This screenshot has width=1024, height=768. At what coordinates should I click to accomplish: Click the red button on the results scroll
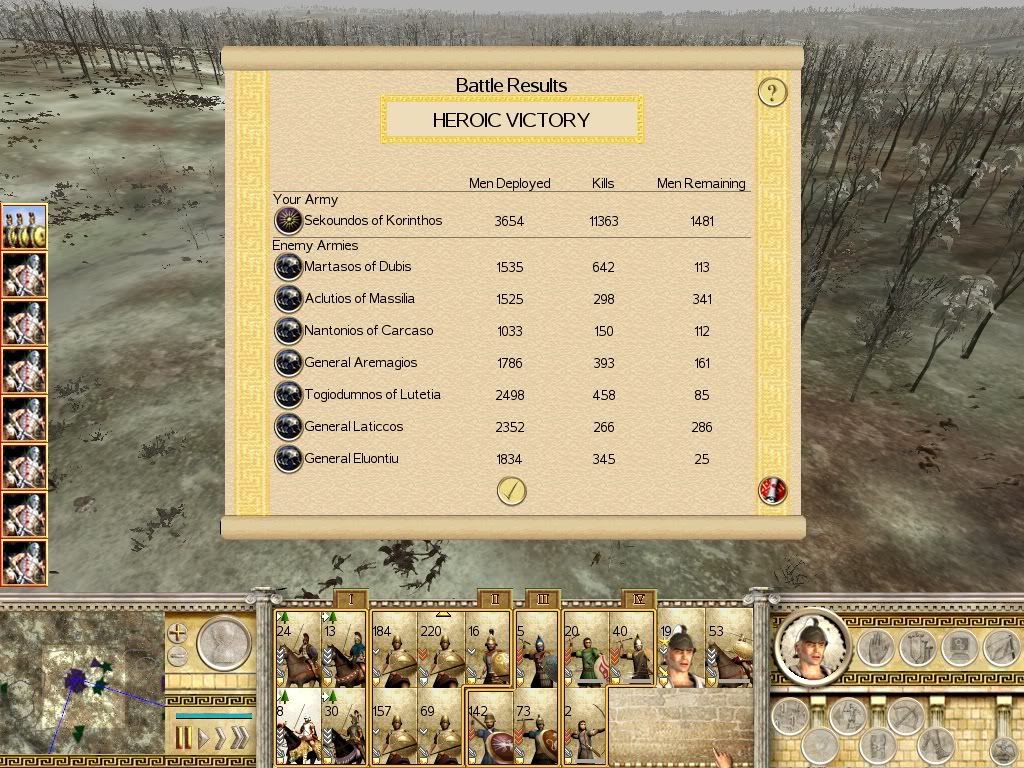[x=773, y=491]
